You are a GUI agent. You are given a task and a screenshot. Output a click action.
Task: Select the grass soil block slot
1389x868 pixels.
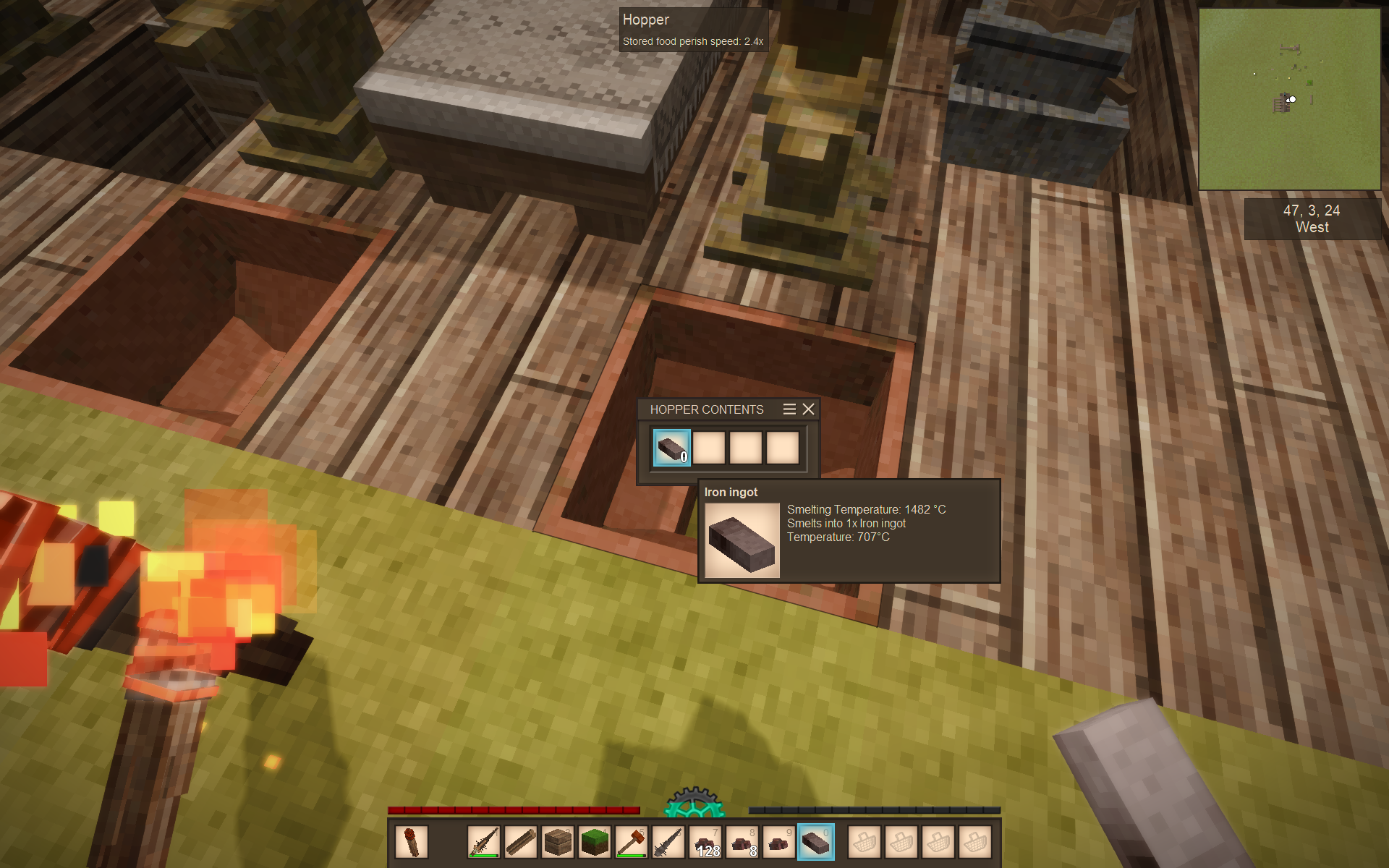[x=595, y=842]
